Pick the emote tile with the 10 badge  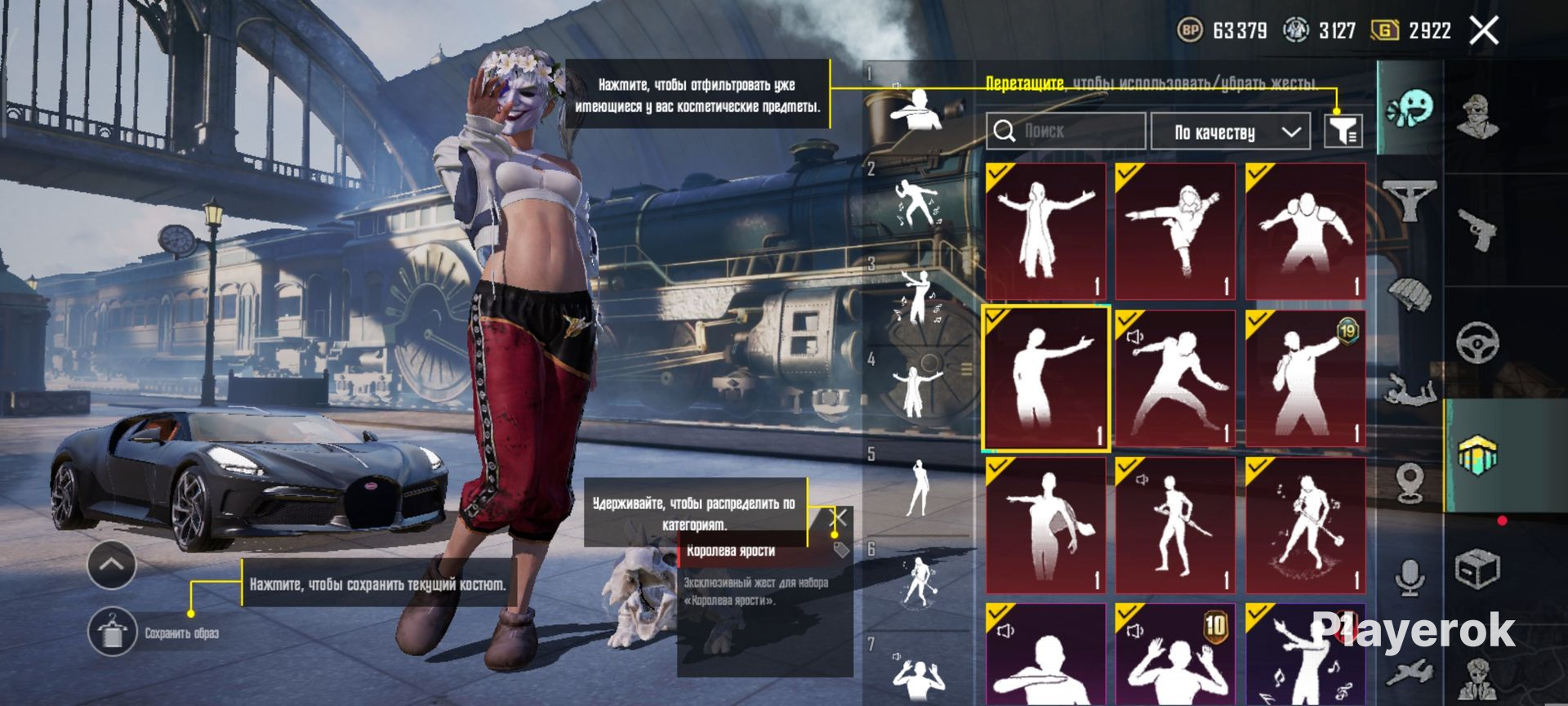click(x=1175, y=654)
